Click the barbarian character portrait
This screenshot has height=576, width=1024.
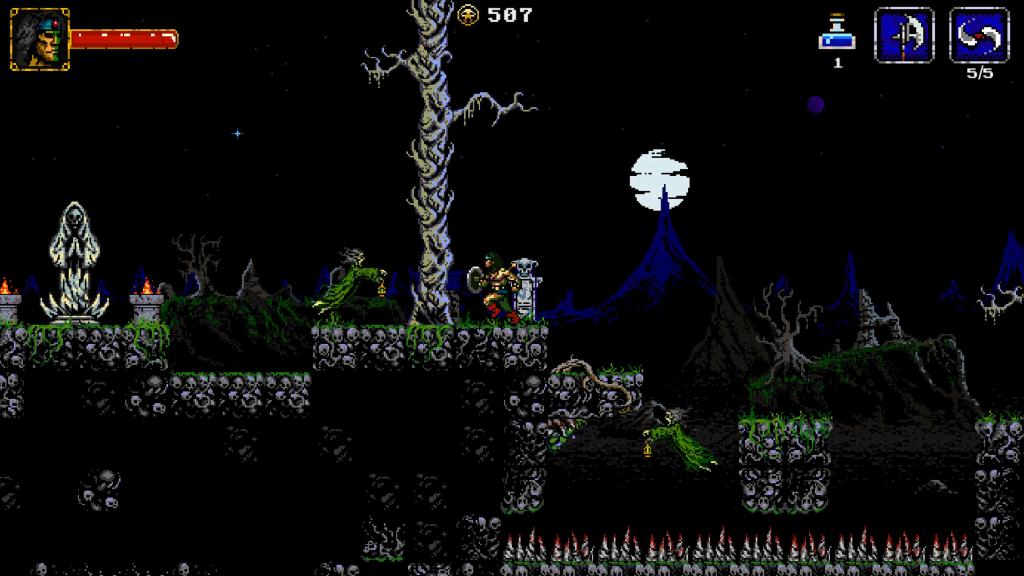[40, 39]
